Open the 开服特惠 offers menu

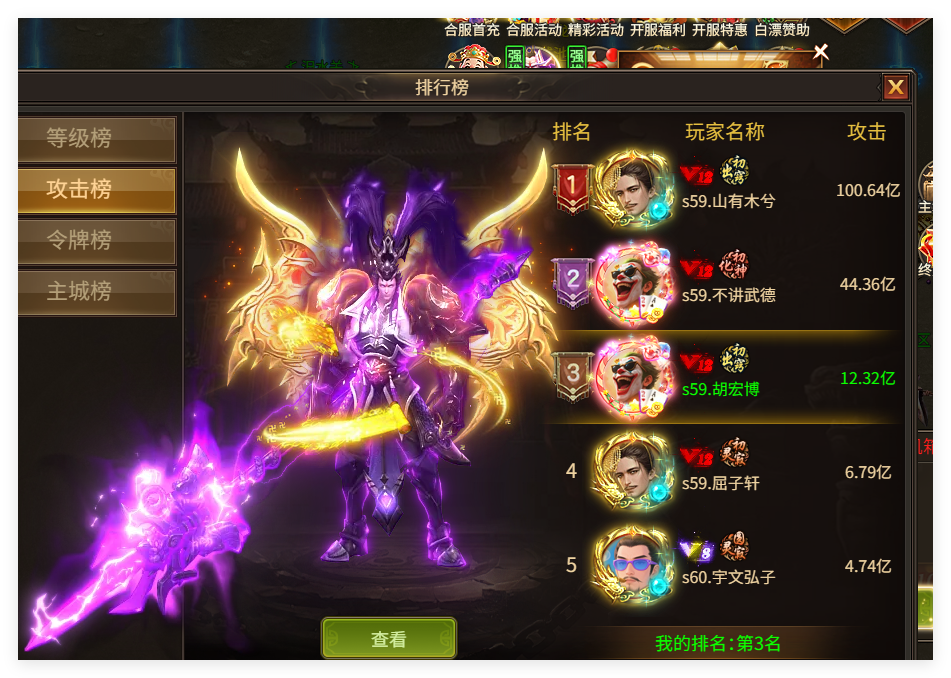click(720, 30)
